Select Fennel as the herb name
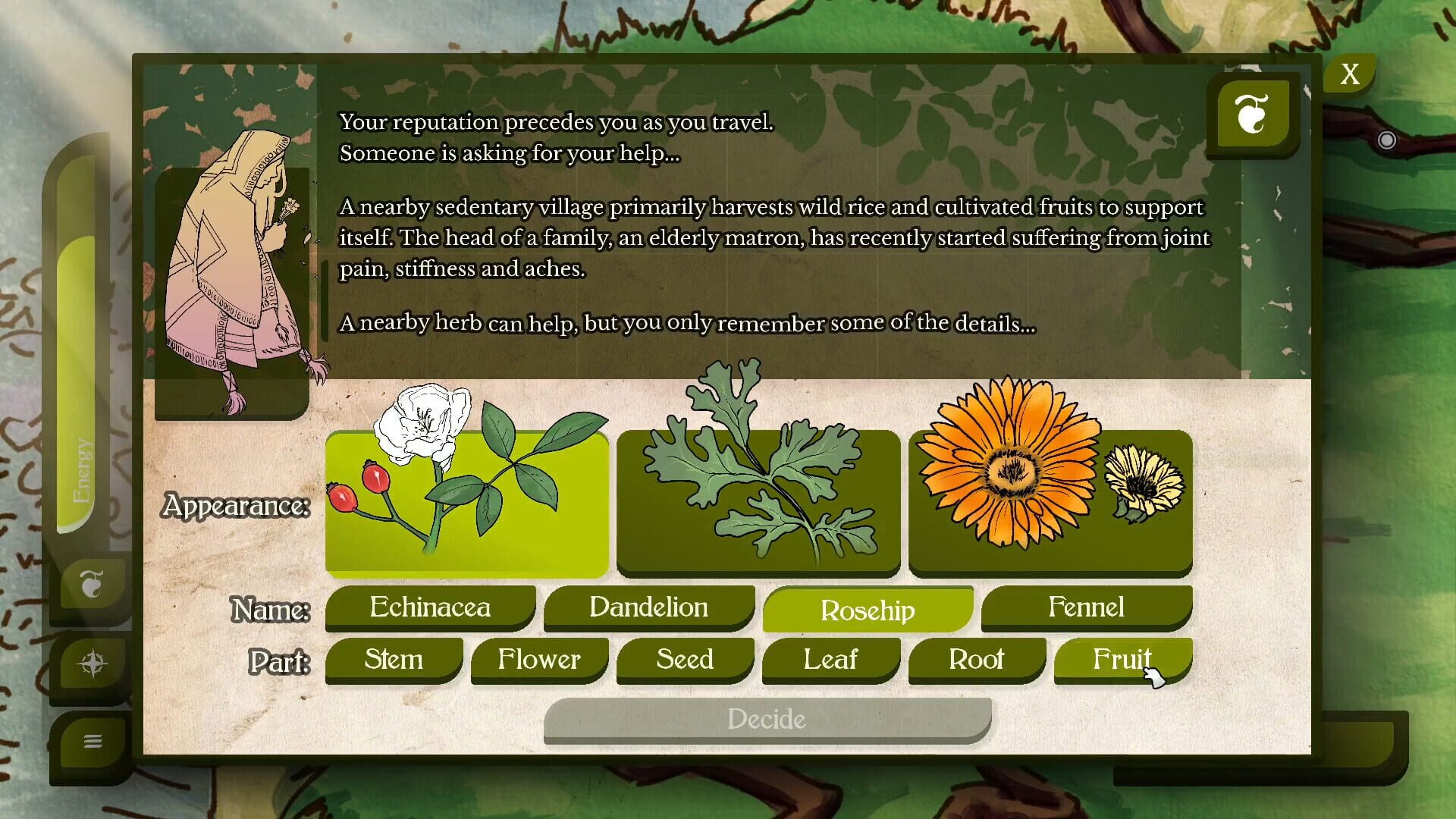The height and width of the screenshot is (819, 1456). 1086,607
